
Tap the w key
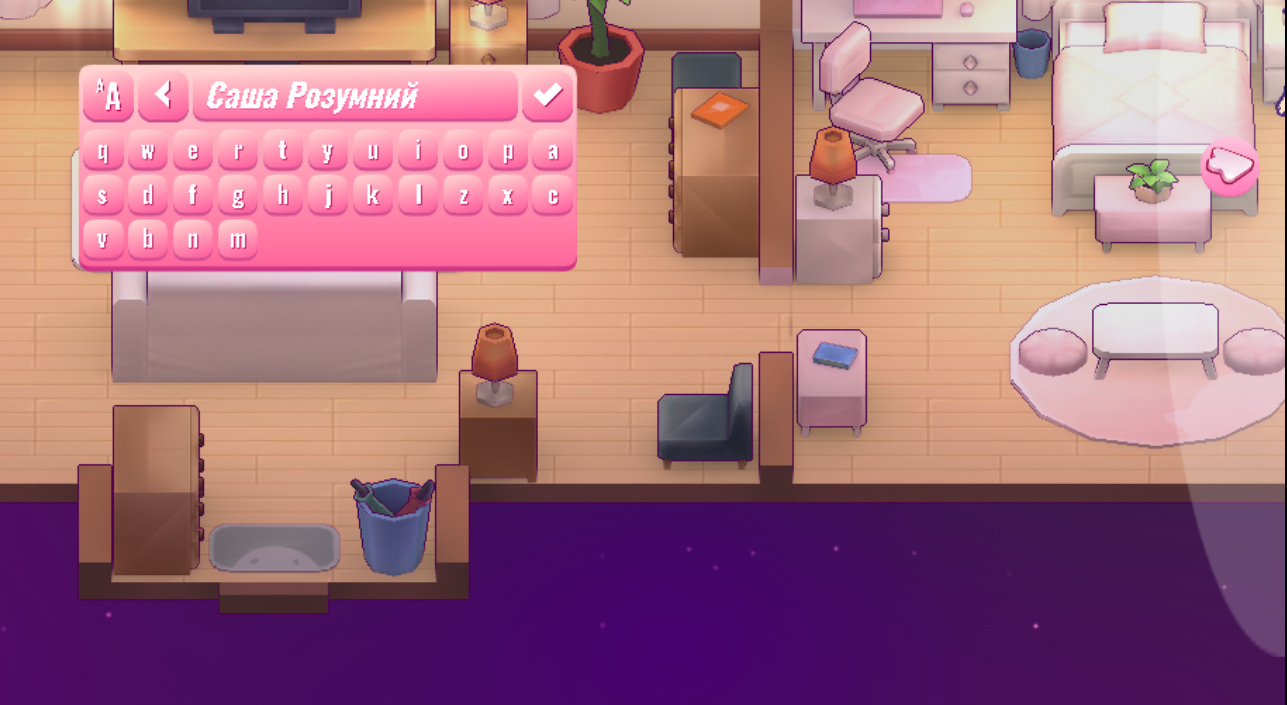point(148,151)
